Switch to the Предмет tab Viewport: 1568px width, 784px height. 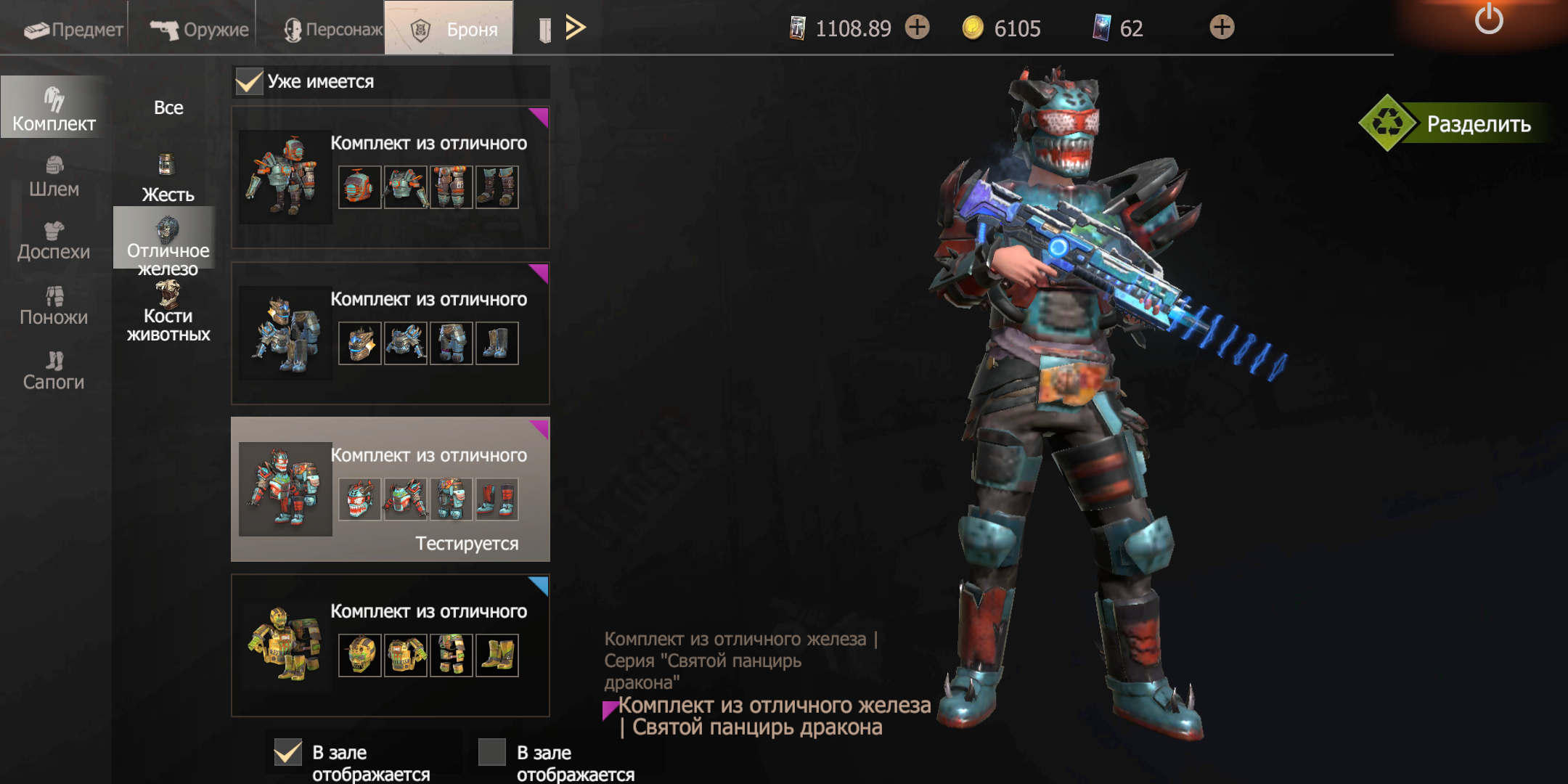click(x=73, y=29)
